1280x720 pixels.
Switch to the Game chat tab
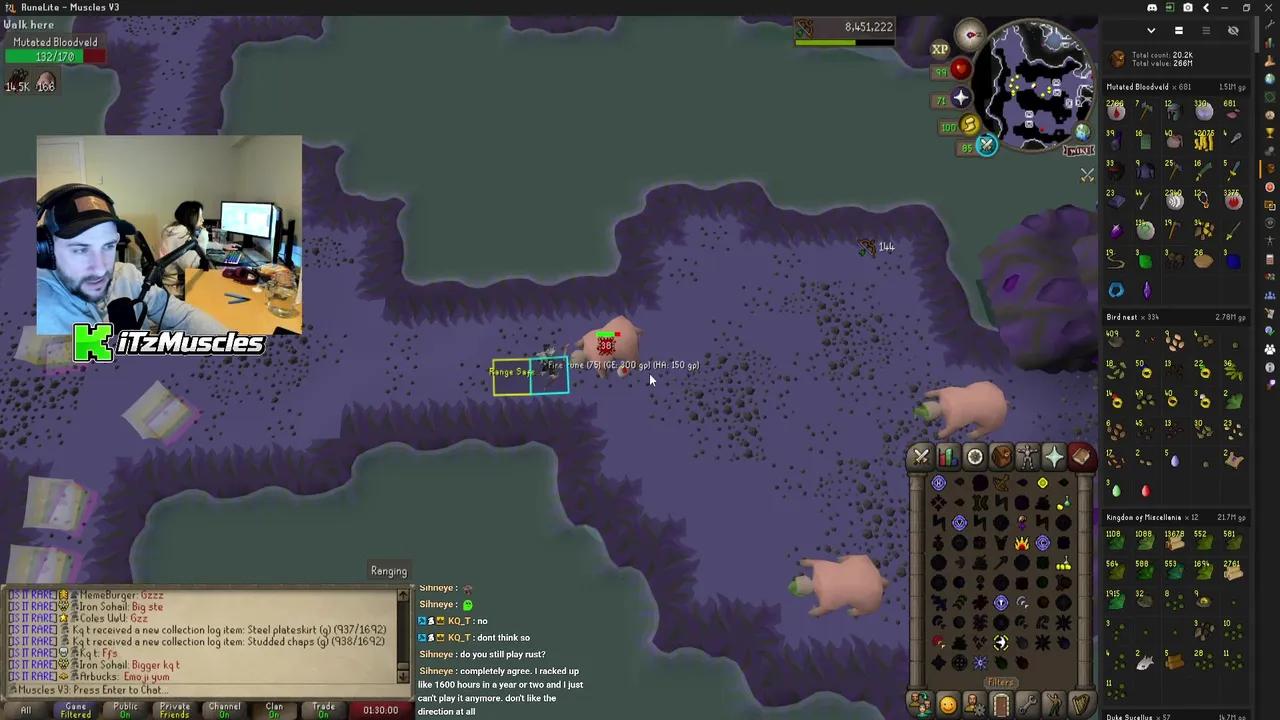pyautogui.click(x=76, y=709)
